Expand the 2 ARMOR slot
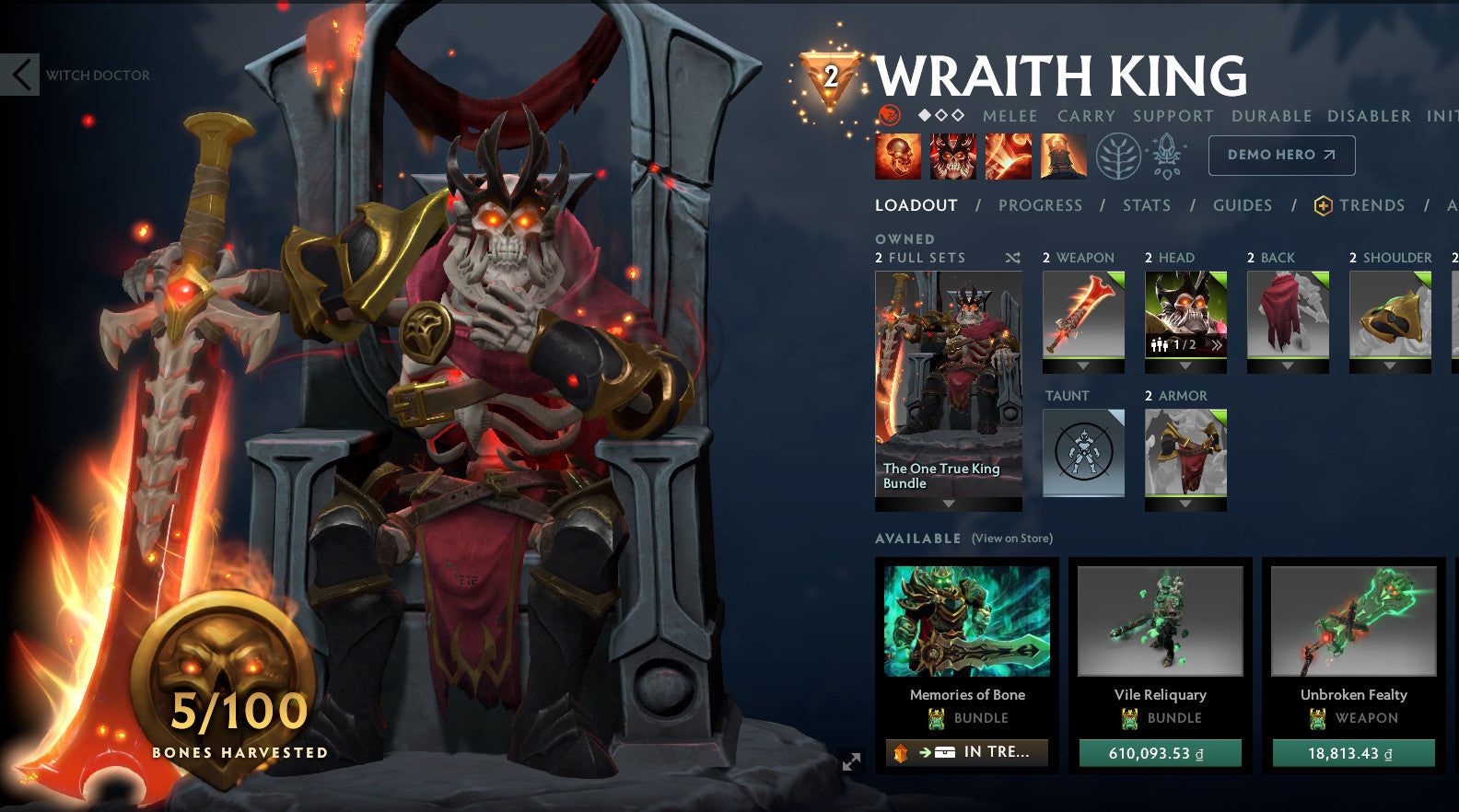The image size is (1459, 812). click(1185, 504)
